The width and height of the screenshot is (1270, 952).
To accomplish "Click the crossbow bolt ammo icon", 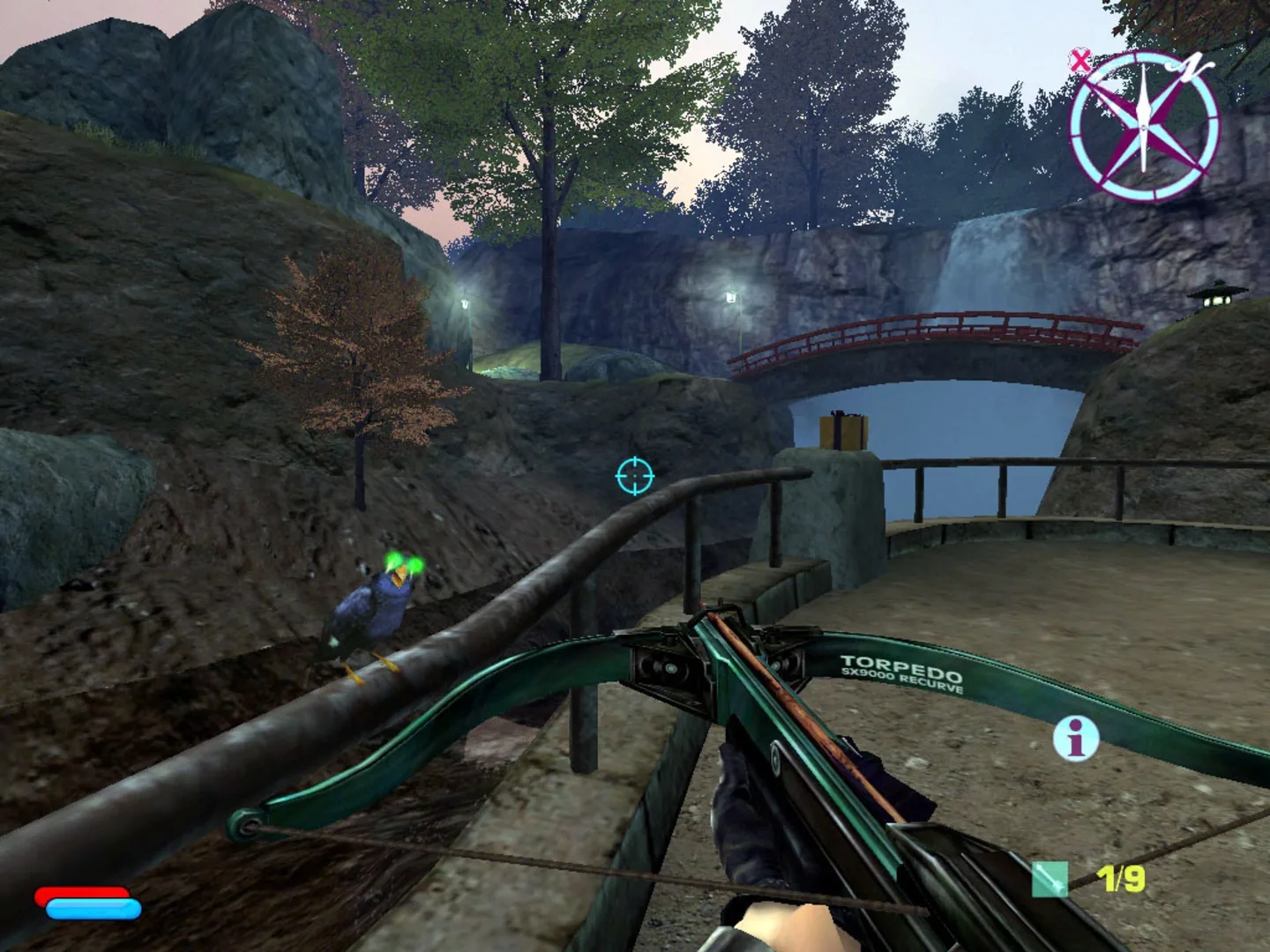I will [x=1051, y=879].
